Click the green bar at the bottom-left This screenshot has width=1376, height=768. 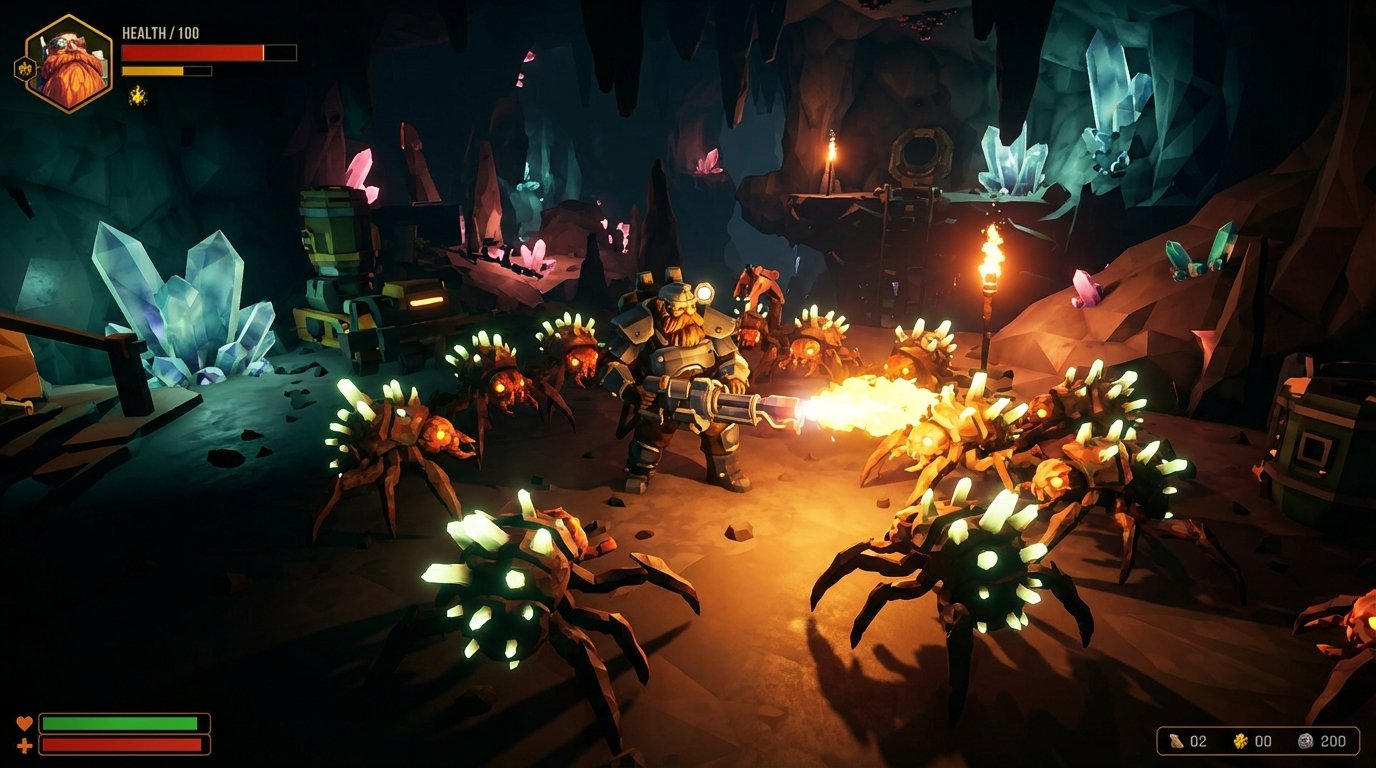(x=125, y=721)
